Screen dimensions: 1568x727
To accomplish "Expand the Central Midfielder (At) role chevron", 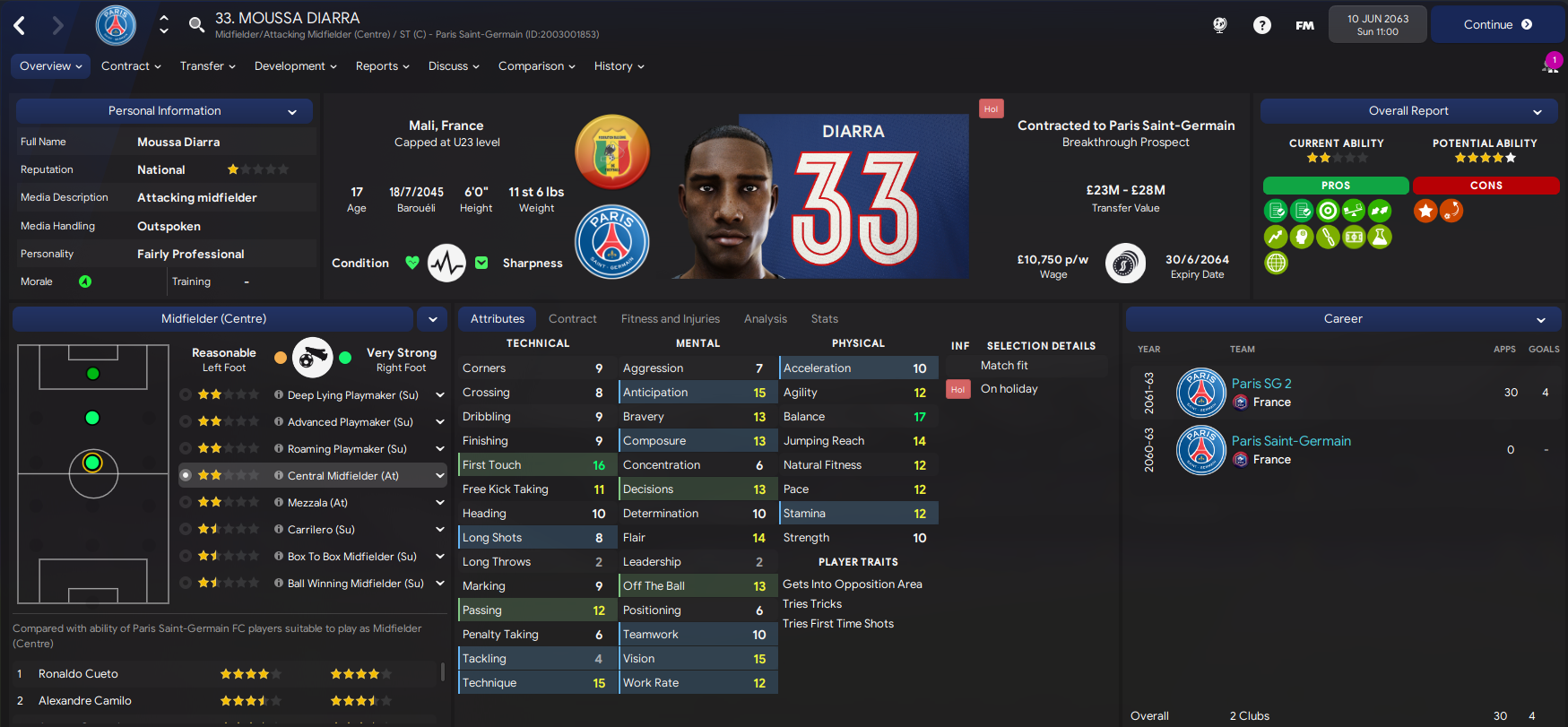I will pyautogui.click(x=438, y=475).
